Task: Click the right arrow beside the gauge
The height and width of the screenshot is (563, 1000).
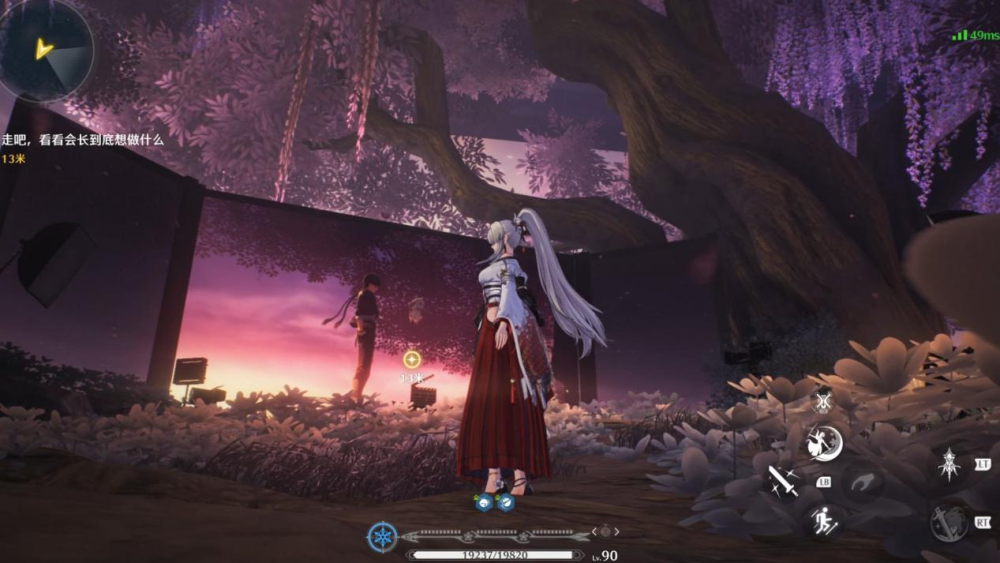Action: 617,531
